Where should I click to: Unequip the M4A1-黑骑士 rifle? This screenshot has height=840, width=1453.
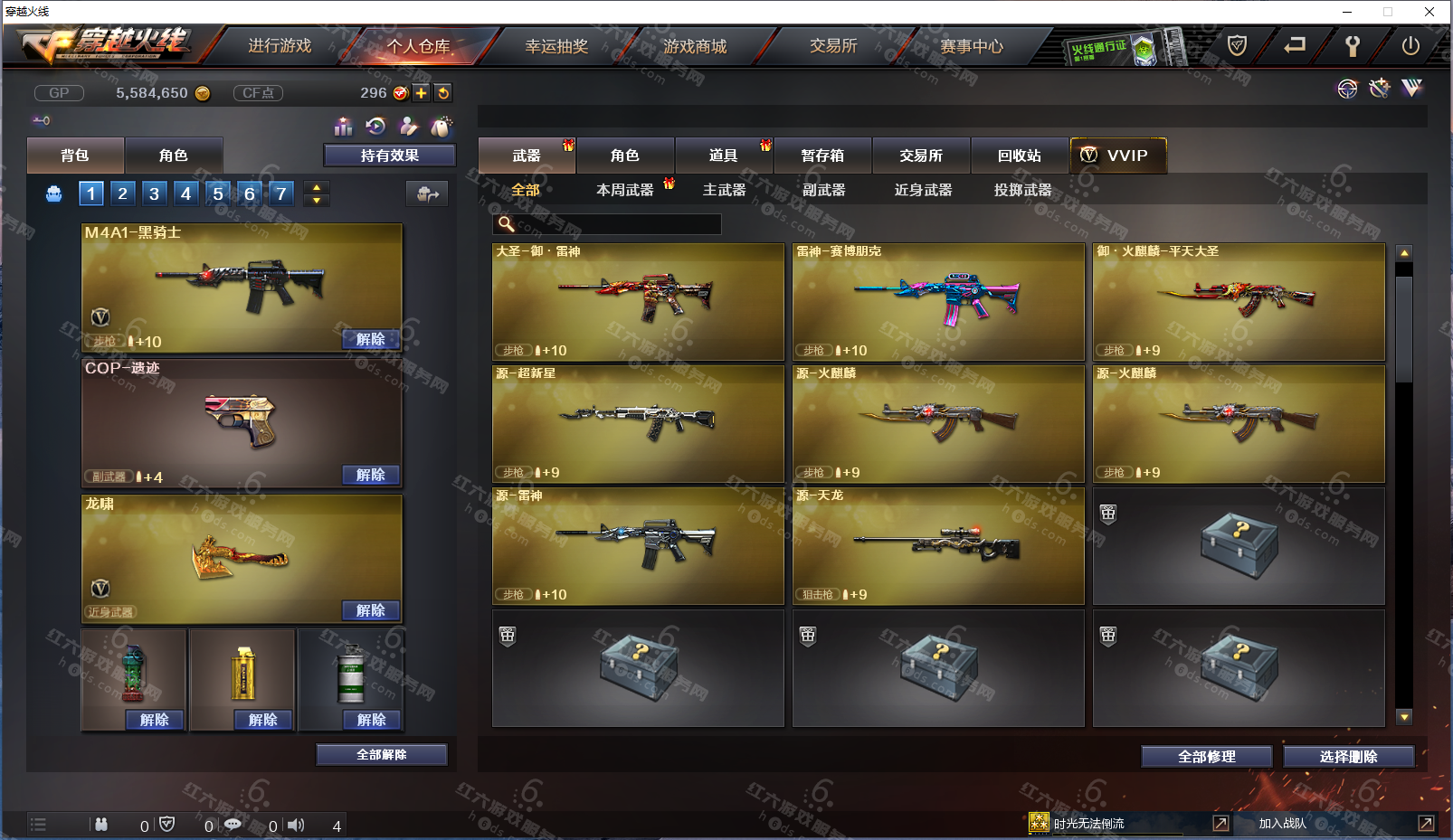tap(371, 339)
